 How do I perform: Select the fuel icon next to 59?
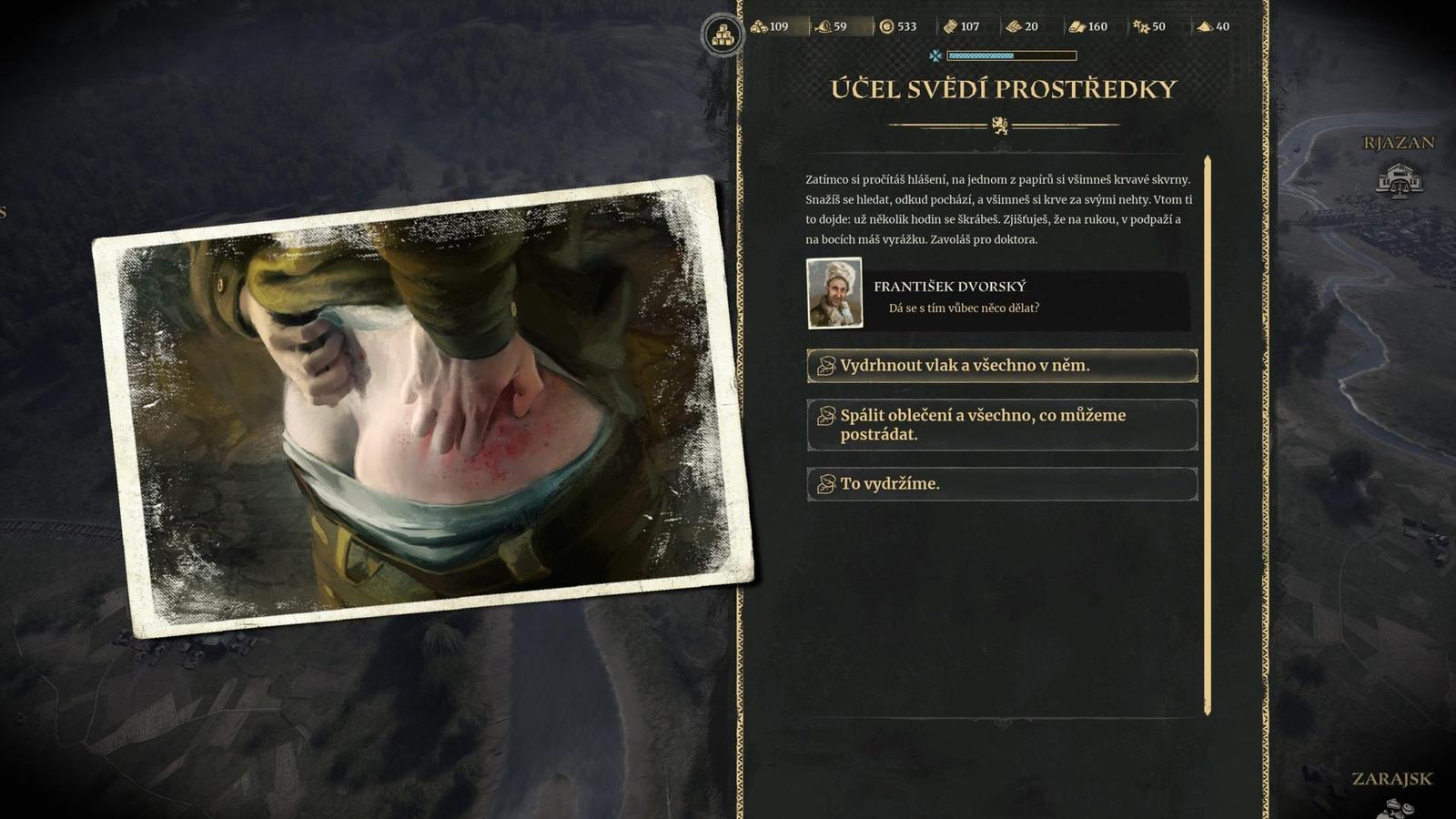click(x=822, y=26)
